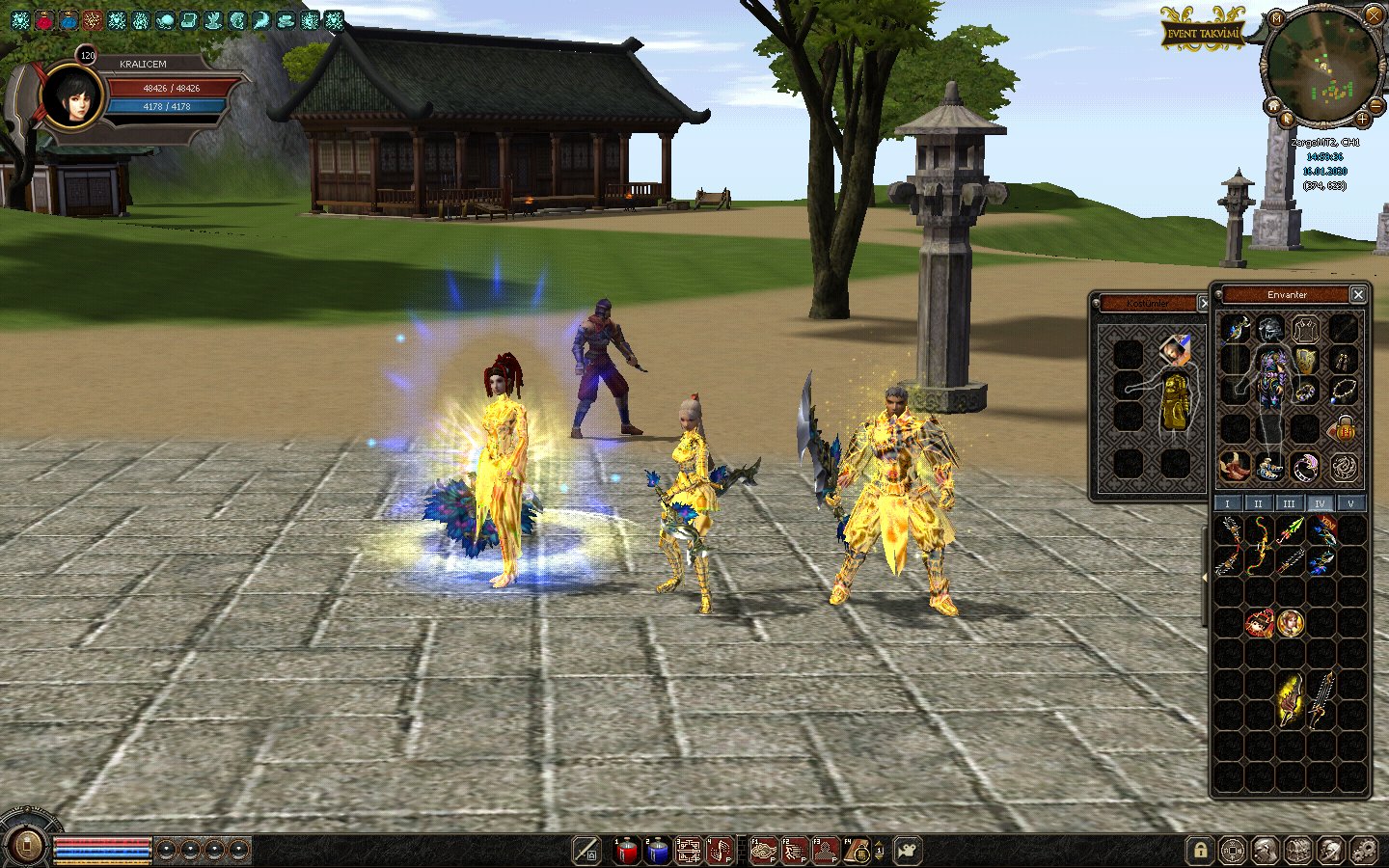Close the Envanter window
The image size is (1389, 868).
coord(1358,294)
